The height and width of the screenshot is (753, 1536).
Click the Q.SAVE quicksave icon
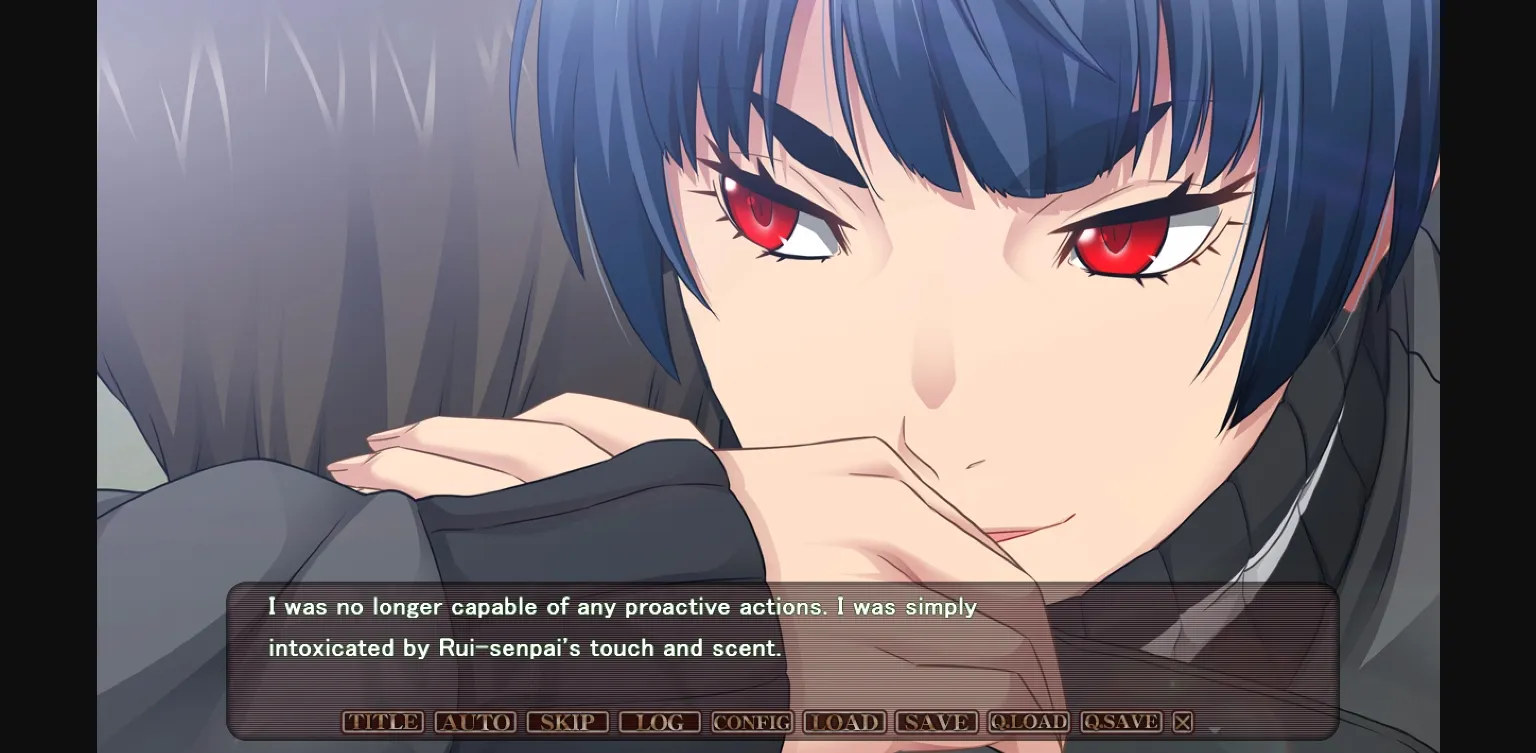point(1120,721)
